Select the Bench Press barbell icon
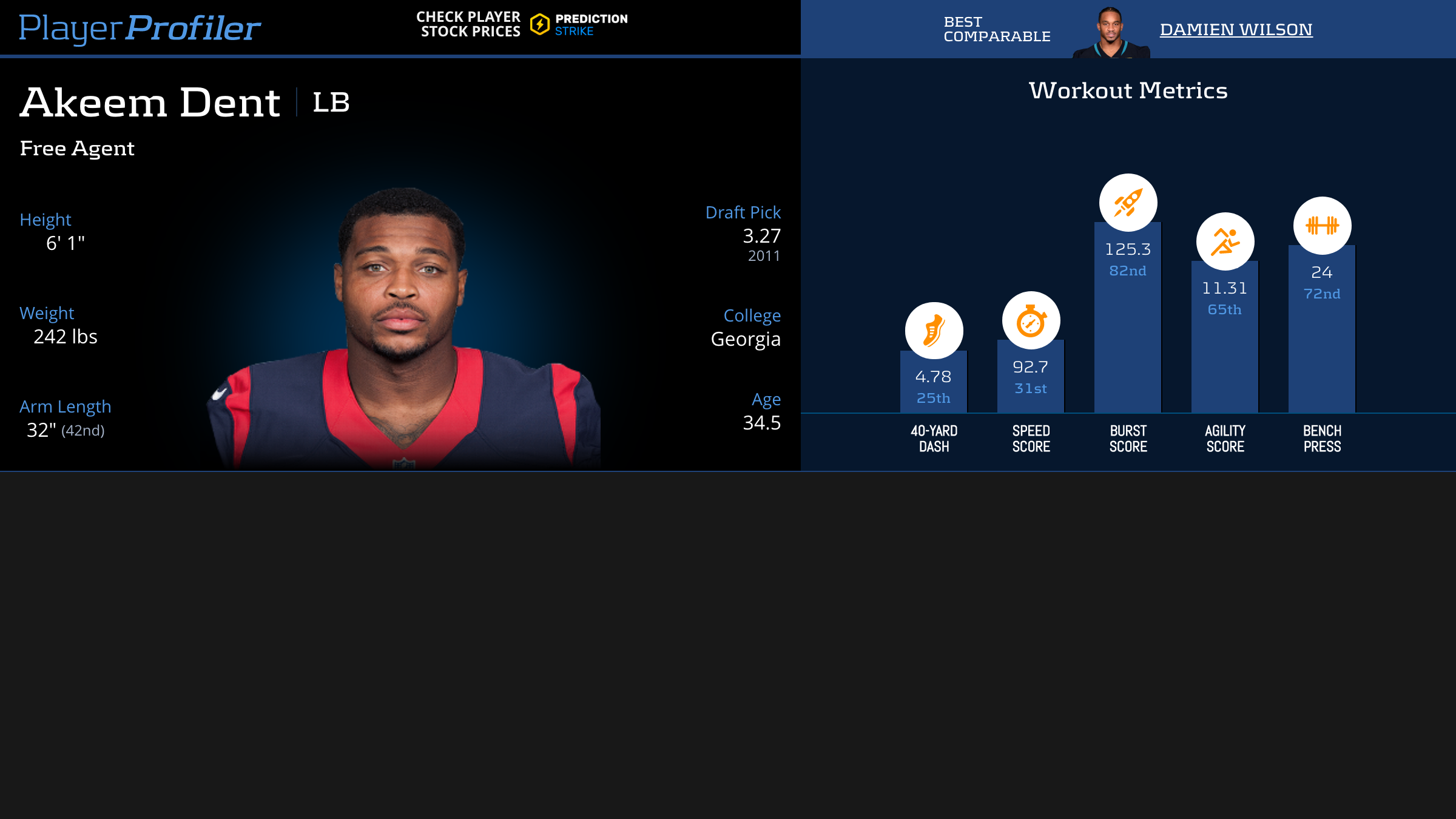Viewport: 1456px width, 819px height. pos(1322,226)
